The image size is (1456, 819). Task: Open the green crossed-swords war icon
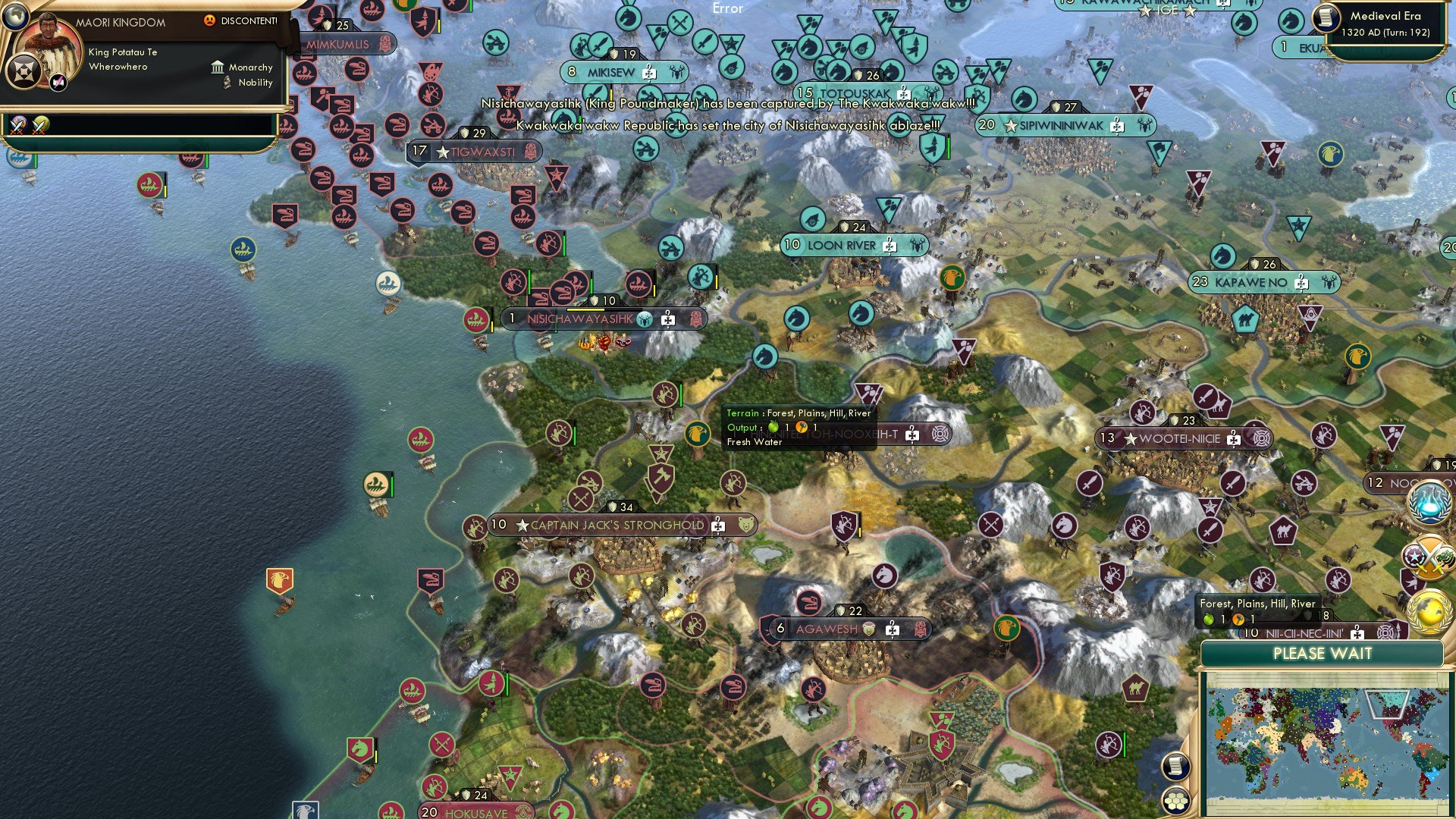(40, 125)
